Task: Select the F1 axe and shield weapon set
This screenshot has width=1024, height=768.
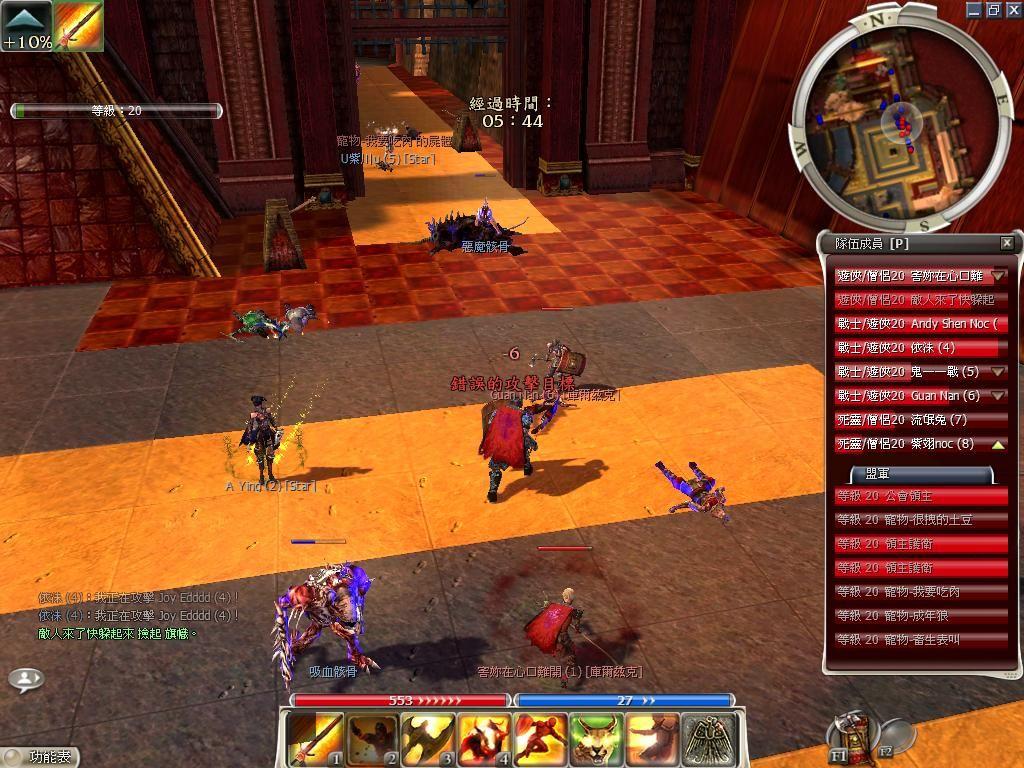Action: pos(850,735)
